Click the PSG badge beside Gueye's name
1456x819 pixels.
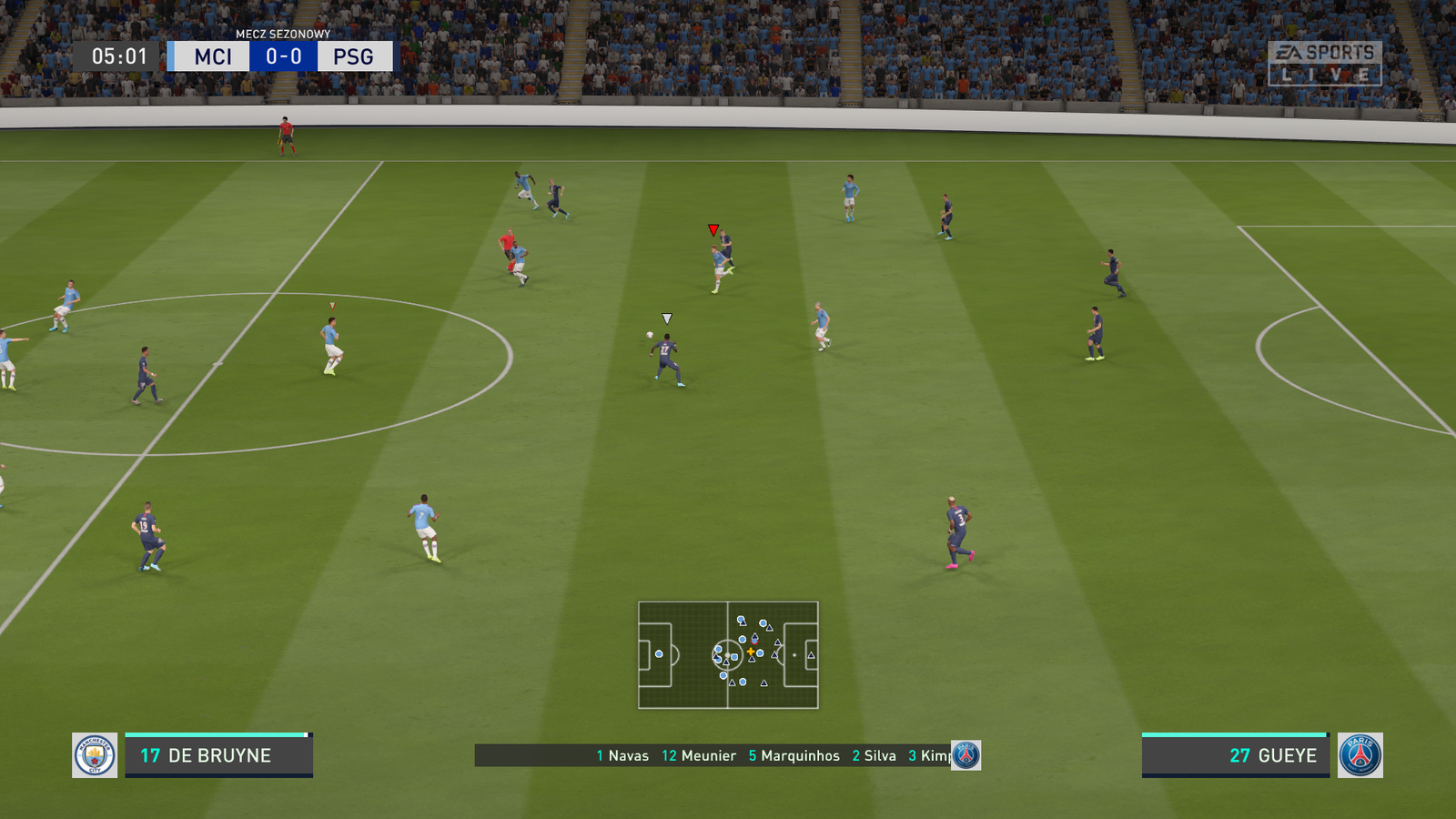(1361, 755)
